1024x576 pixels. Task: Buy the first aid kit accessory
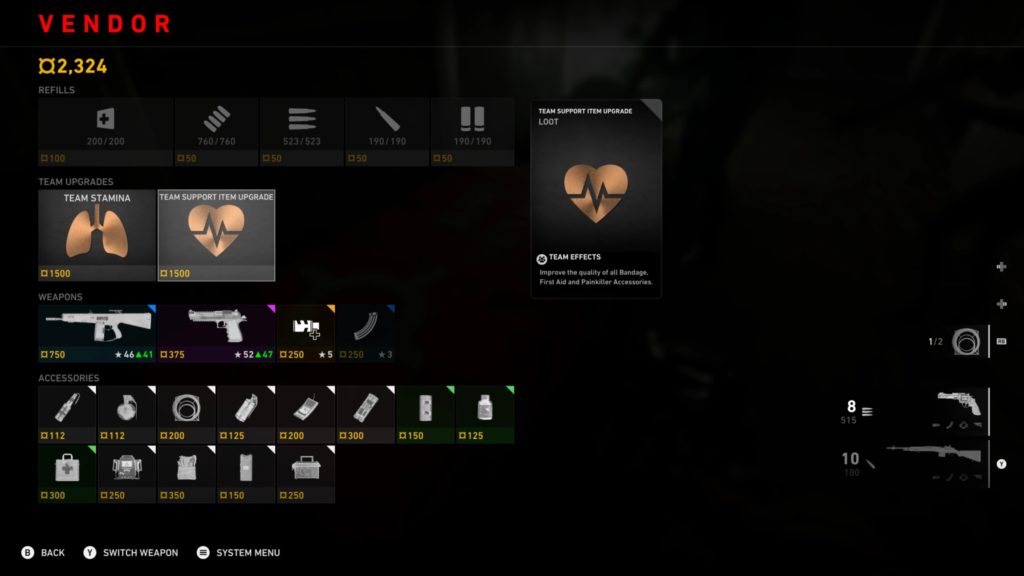tap(67, 473)
